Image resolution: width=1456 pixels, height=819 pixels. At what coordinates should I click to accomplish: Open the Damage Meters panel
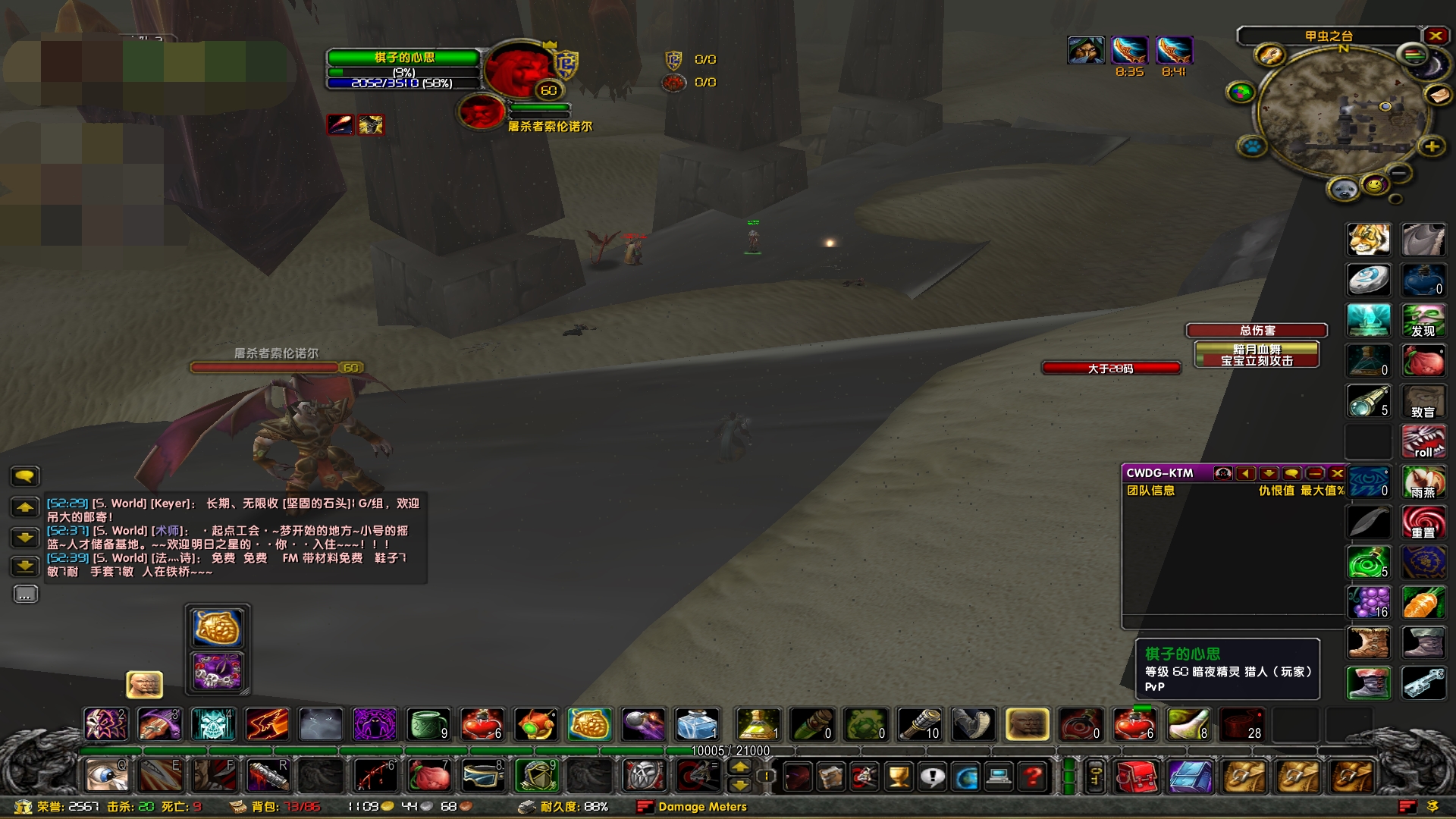701,807
